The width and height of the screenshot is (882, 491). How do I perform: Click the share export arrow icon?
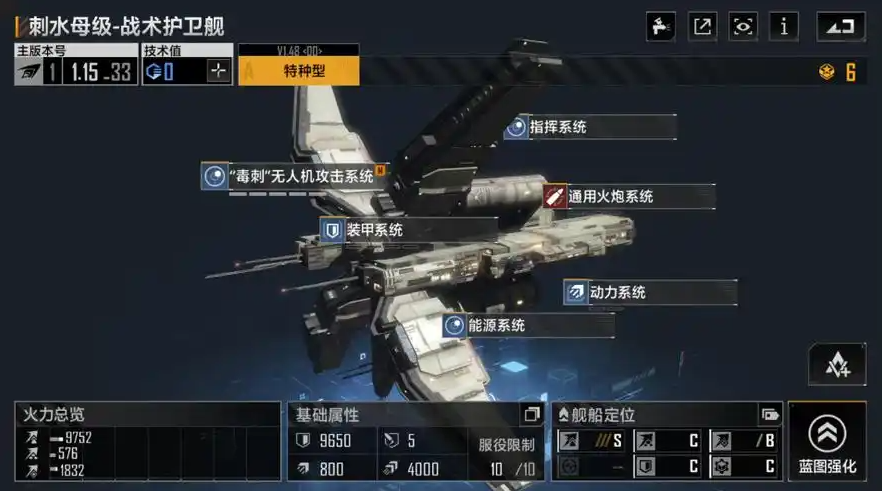pyautogui.click(x=703, y=26)
